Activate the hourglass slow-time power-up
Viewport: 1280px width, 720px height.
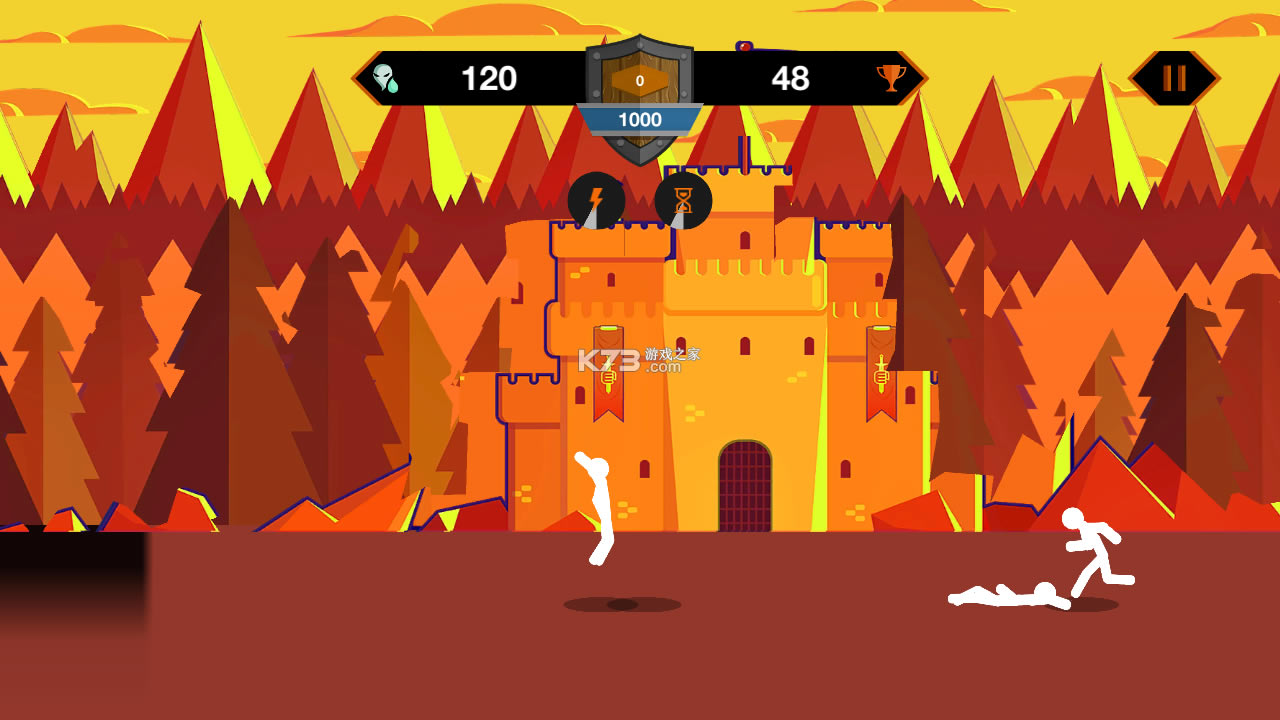(683, 201)
